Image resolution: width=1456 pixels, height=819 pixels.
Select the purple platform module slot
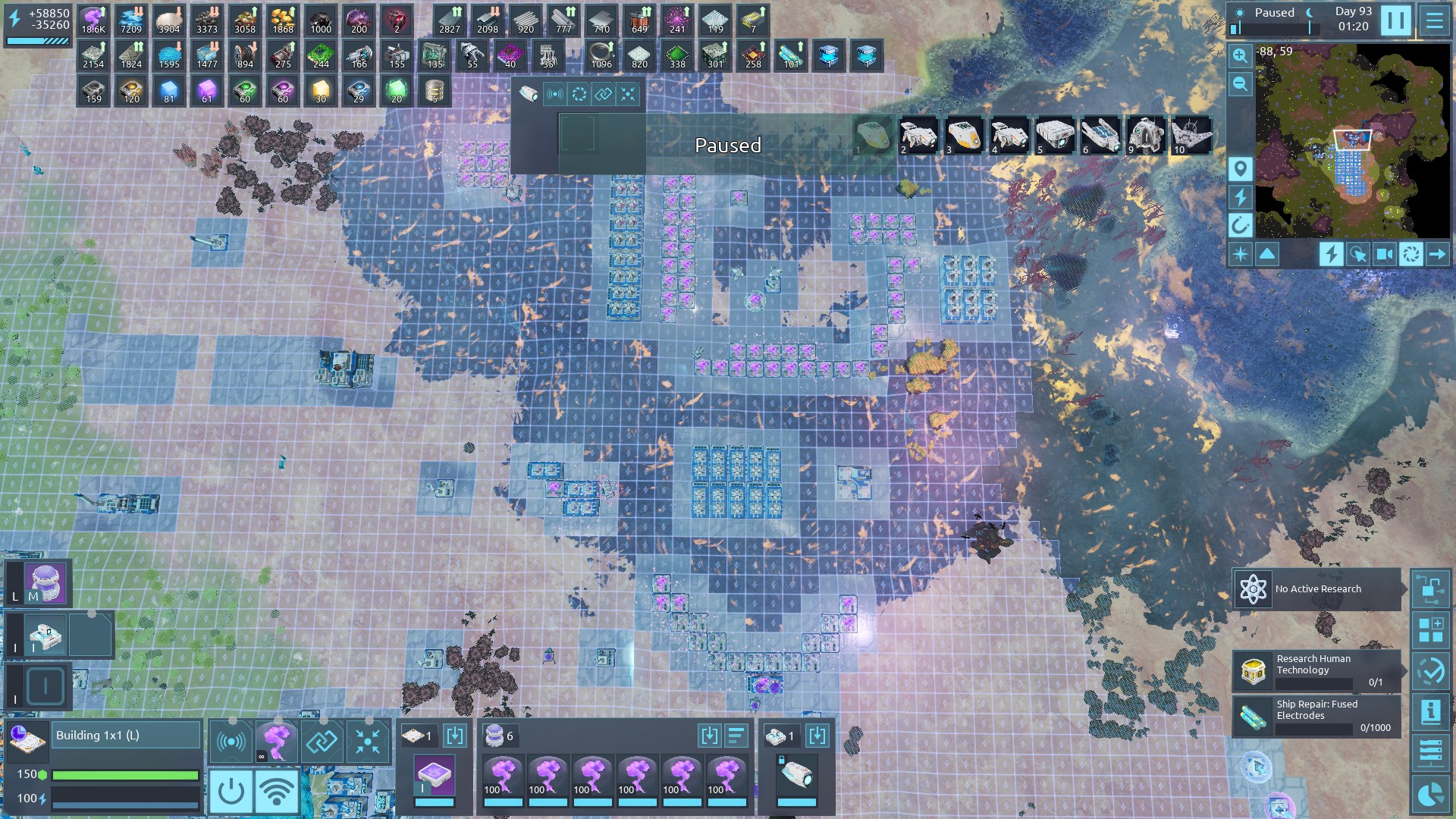[x=435, y=777]
